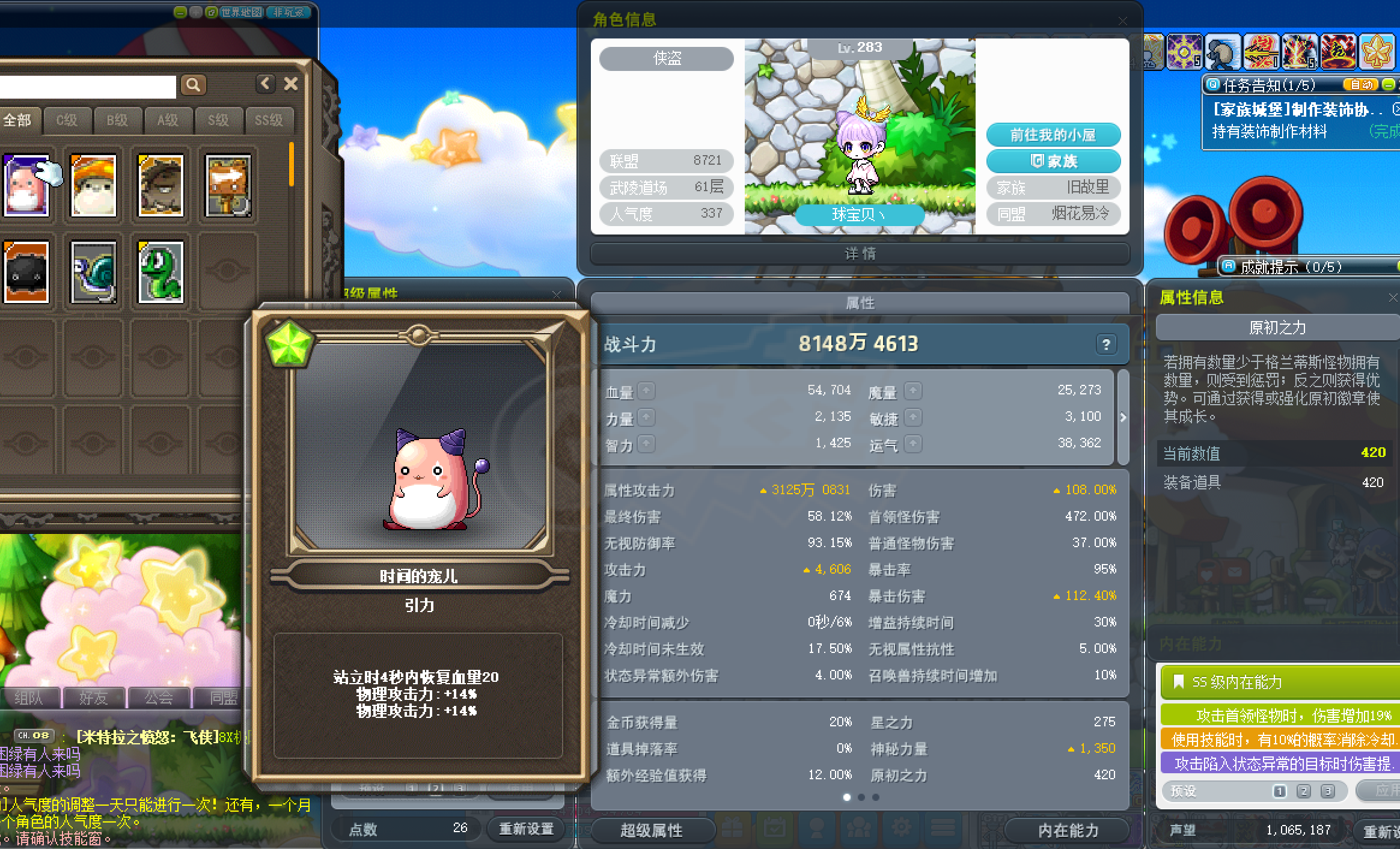Click the magnifier search icon in monster collection
The width and height of the screenshot is (1400, 849).
[x=193, y=85]
